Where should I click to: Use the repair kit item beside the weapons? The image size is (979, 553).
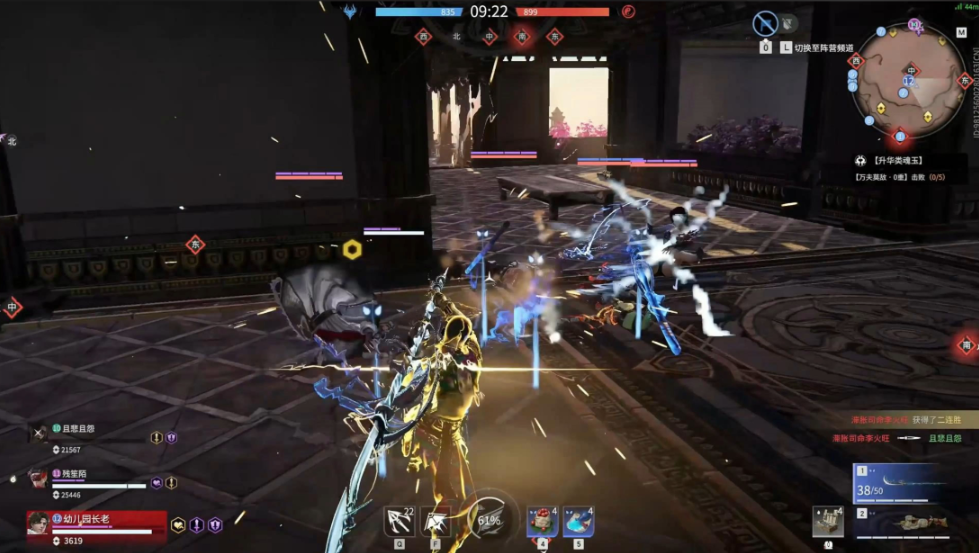[x=827, y=521]
